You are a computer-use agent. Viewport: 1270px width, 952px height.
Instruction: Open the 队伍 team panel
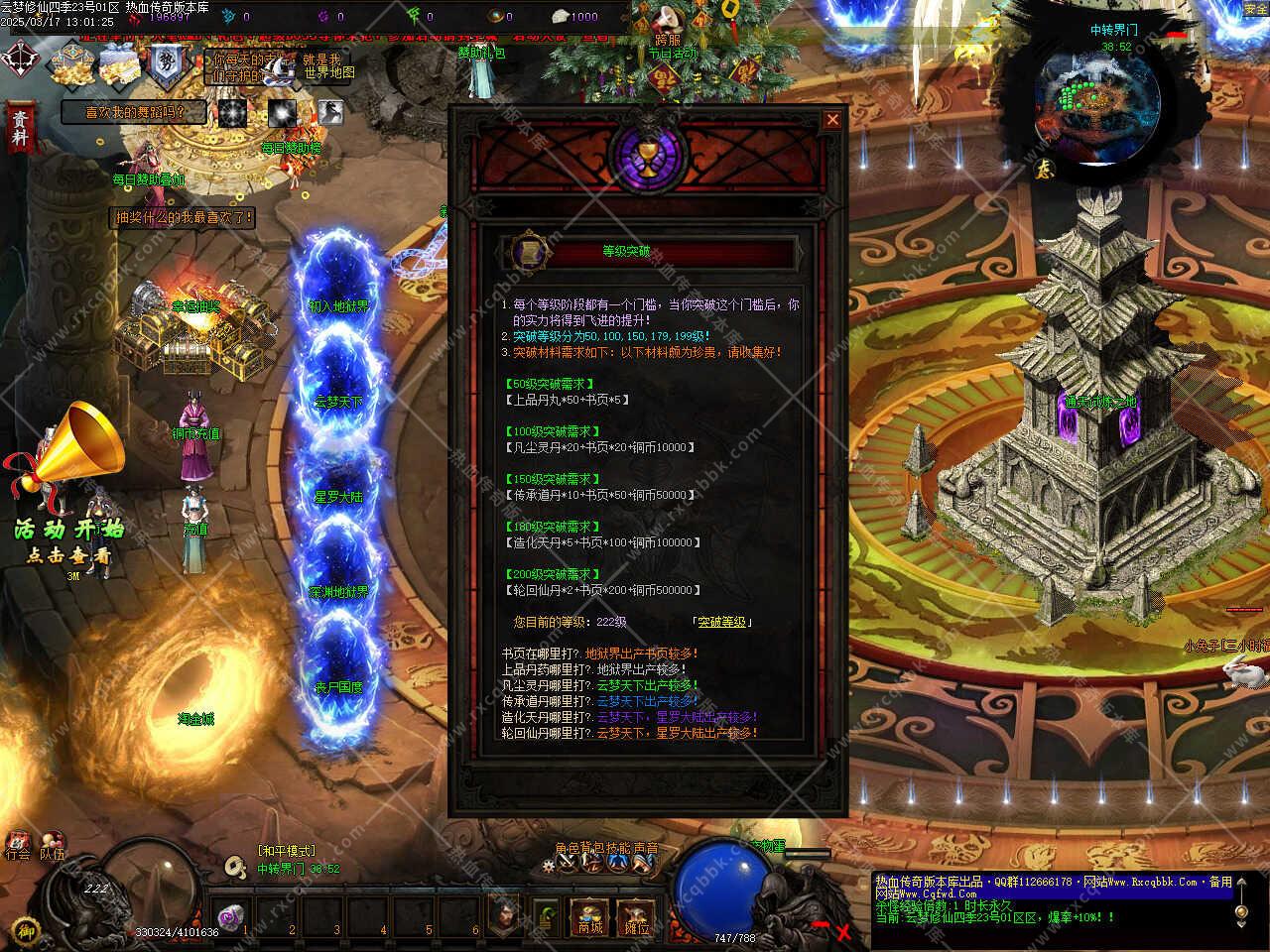point(52,844)
